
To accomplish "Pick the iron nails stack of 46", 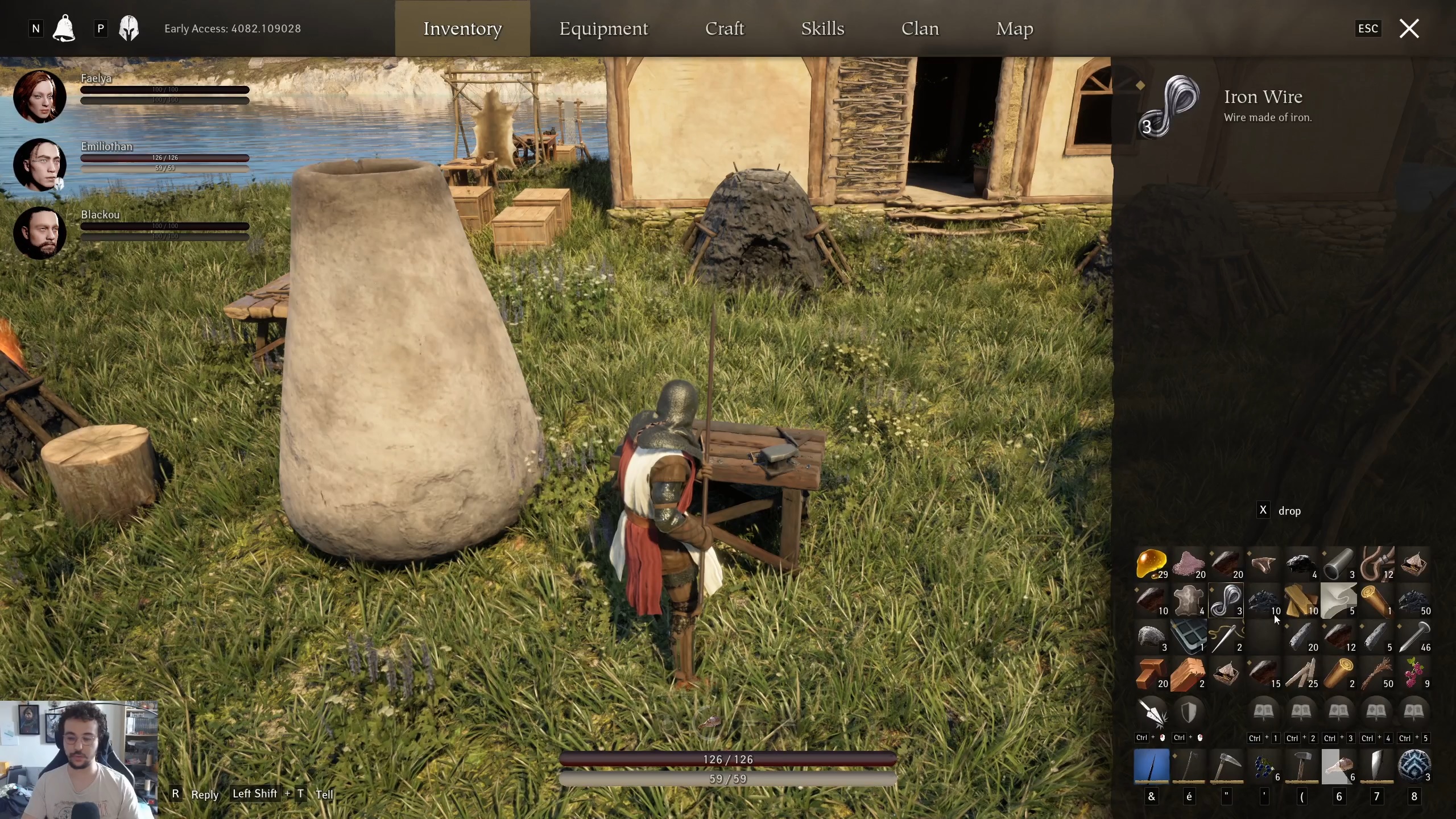I will (1413, 637).
